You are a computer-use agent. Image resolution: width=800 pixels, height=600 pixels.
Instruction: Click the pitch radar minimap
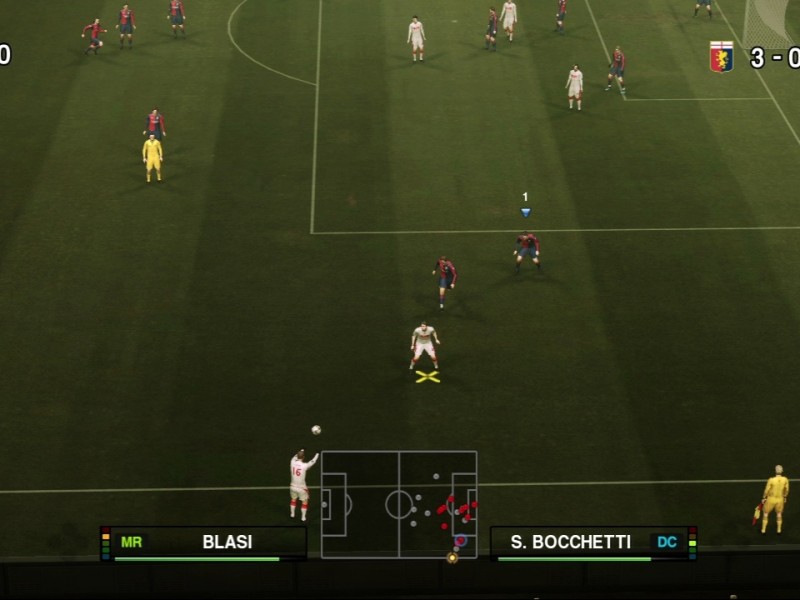tap(399, 504)
